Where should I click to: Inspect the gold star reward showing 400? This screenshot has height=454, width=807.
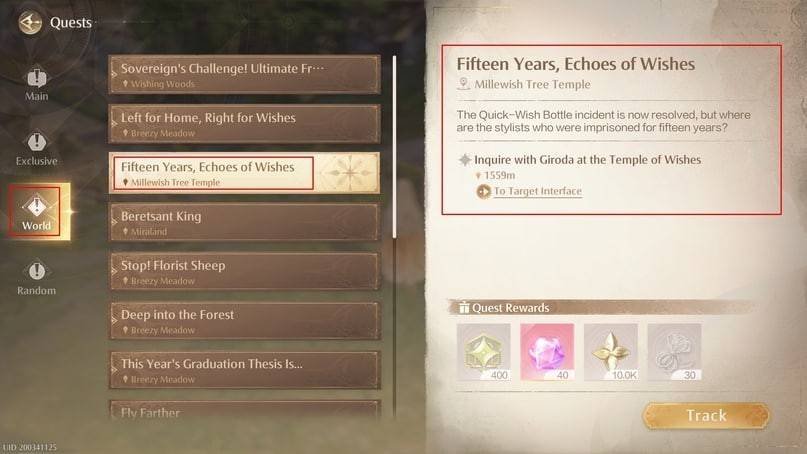point(483,350)
